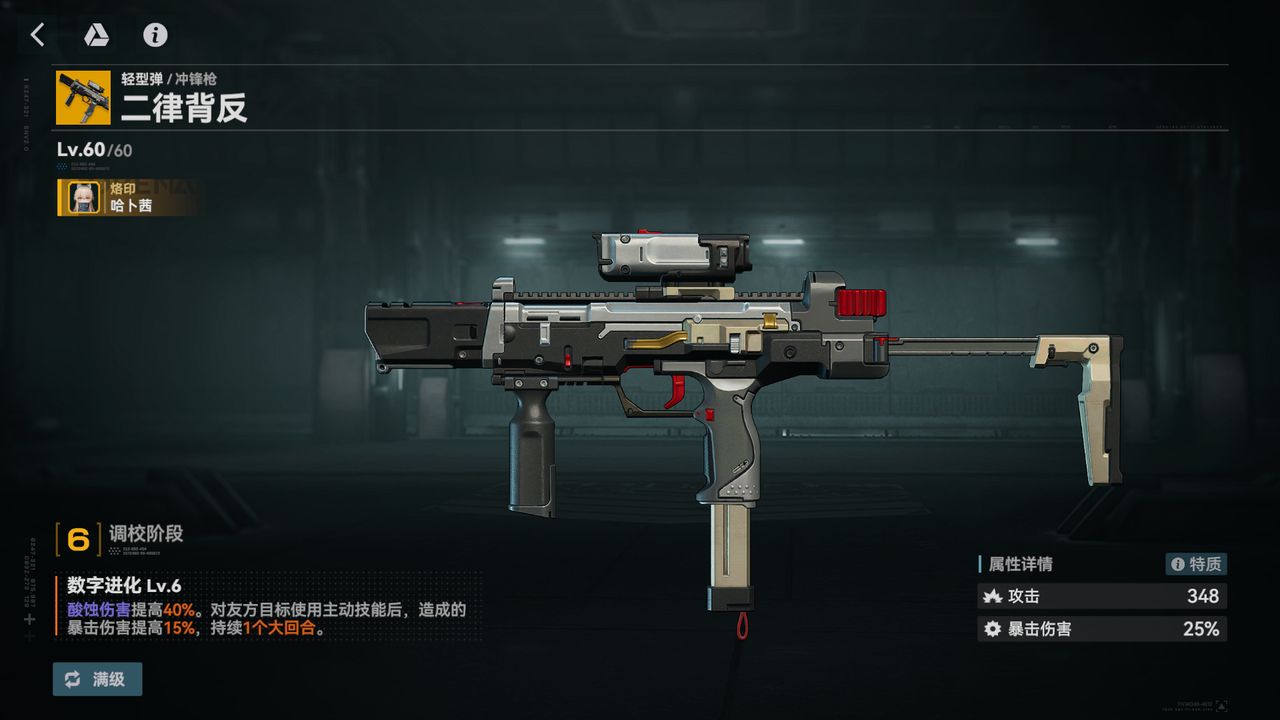Show weapon info via the i icon
Viewport: 1280px width, 720px height.
pyautogui.click(x=155, y=35)
